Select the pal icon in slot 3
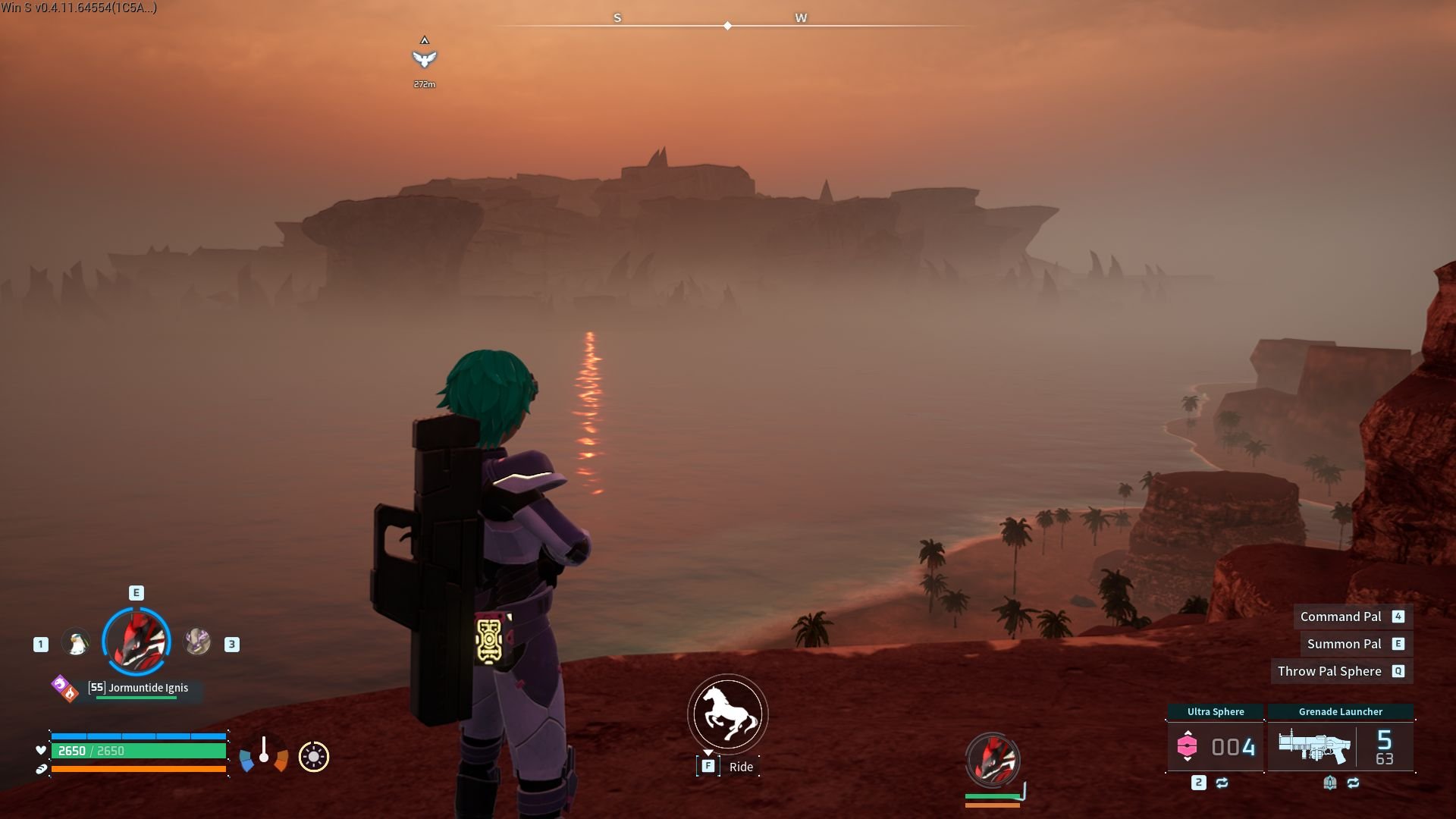The height and width of the screenshot is (819, 1456). coord(197,641)
